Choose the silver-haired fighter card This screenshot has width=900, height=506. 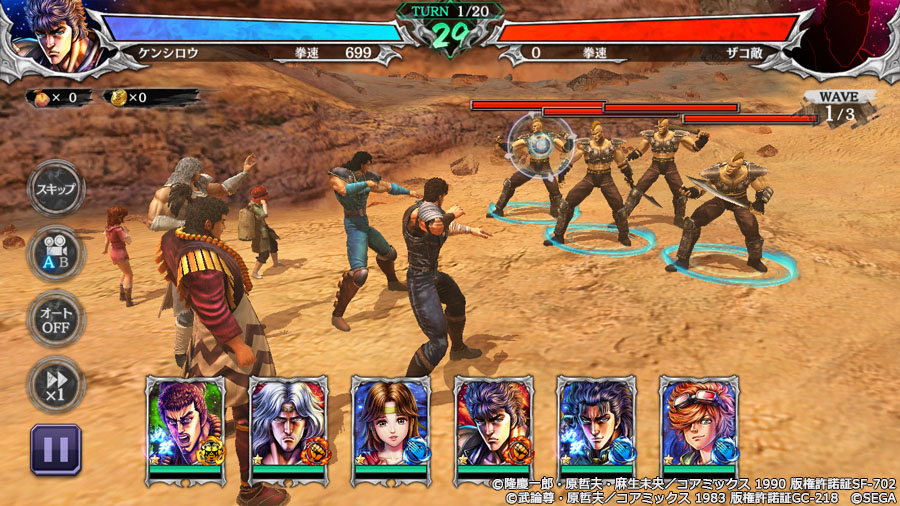tap(288, 426)
